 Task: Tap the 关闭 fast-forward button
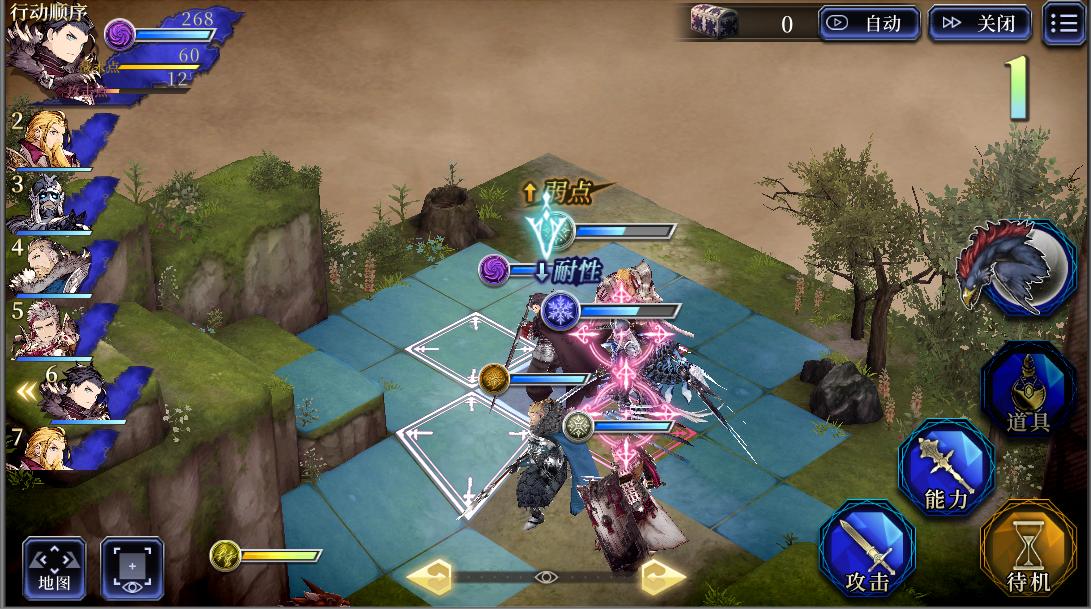pos(979,23)
